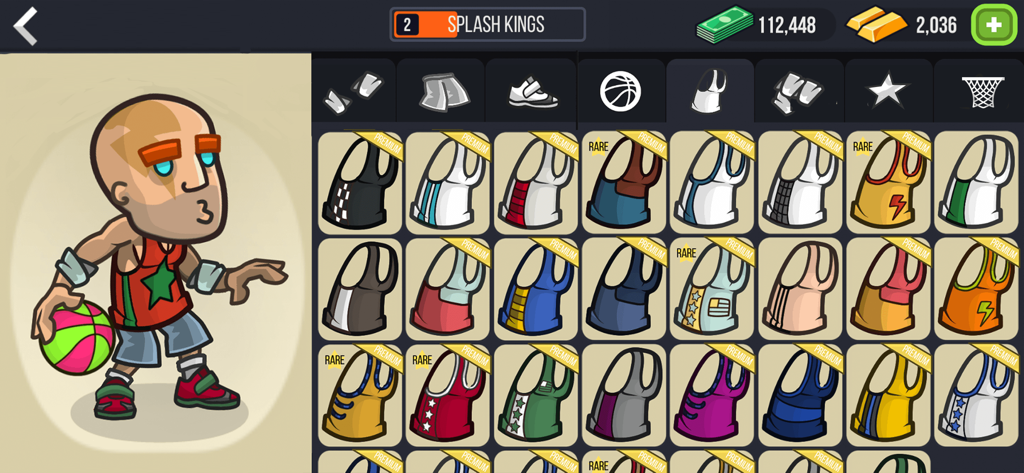
Task: Select the white jersey with blue stars
Action: pyautogui.click(x=976, y=394)
